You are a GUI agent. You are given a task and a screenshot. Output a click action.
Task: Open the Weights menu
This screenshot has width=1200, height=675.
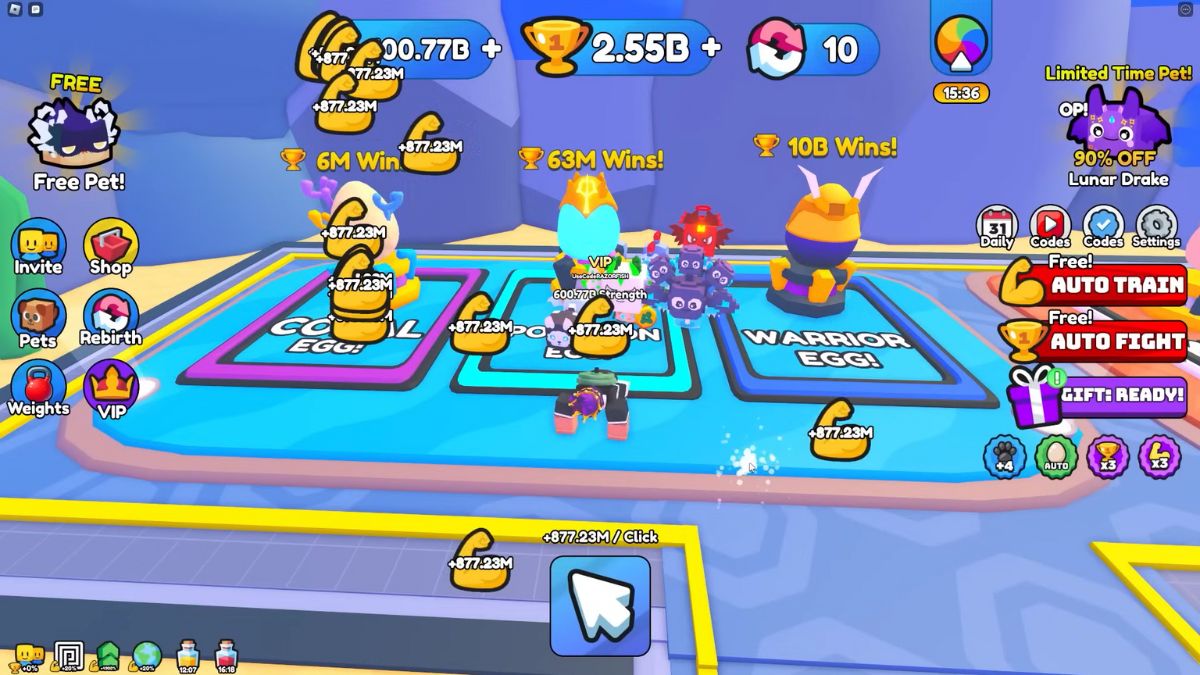click(38, 388)
